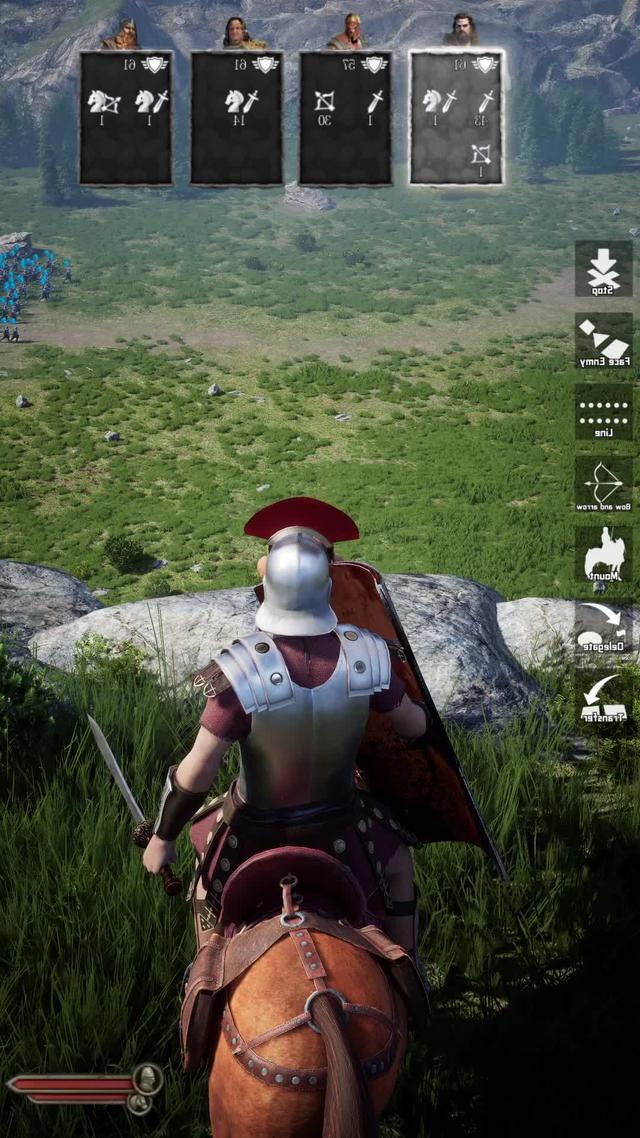Click the Stop order button
This screenshot has width=640, height=1138.
click(x=603, y=268)
